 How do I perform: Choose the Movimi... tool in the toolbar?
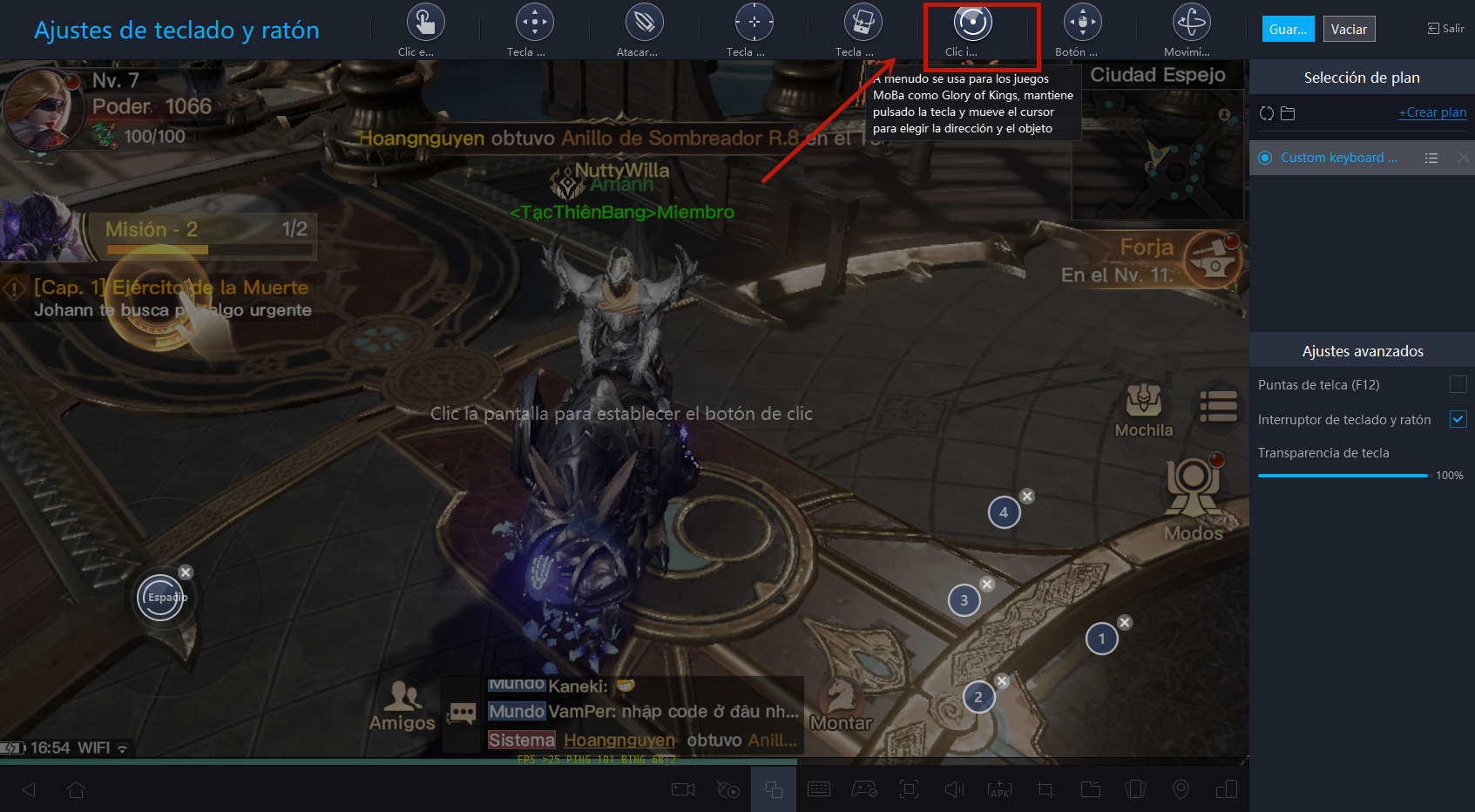(1190, 29)
